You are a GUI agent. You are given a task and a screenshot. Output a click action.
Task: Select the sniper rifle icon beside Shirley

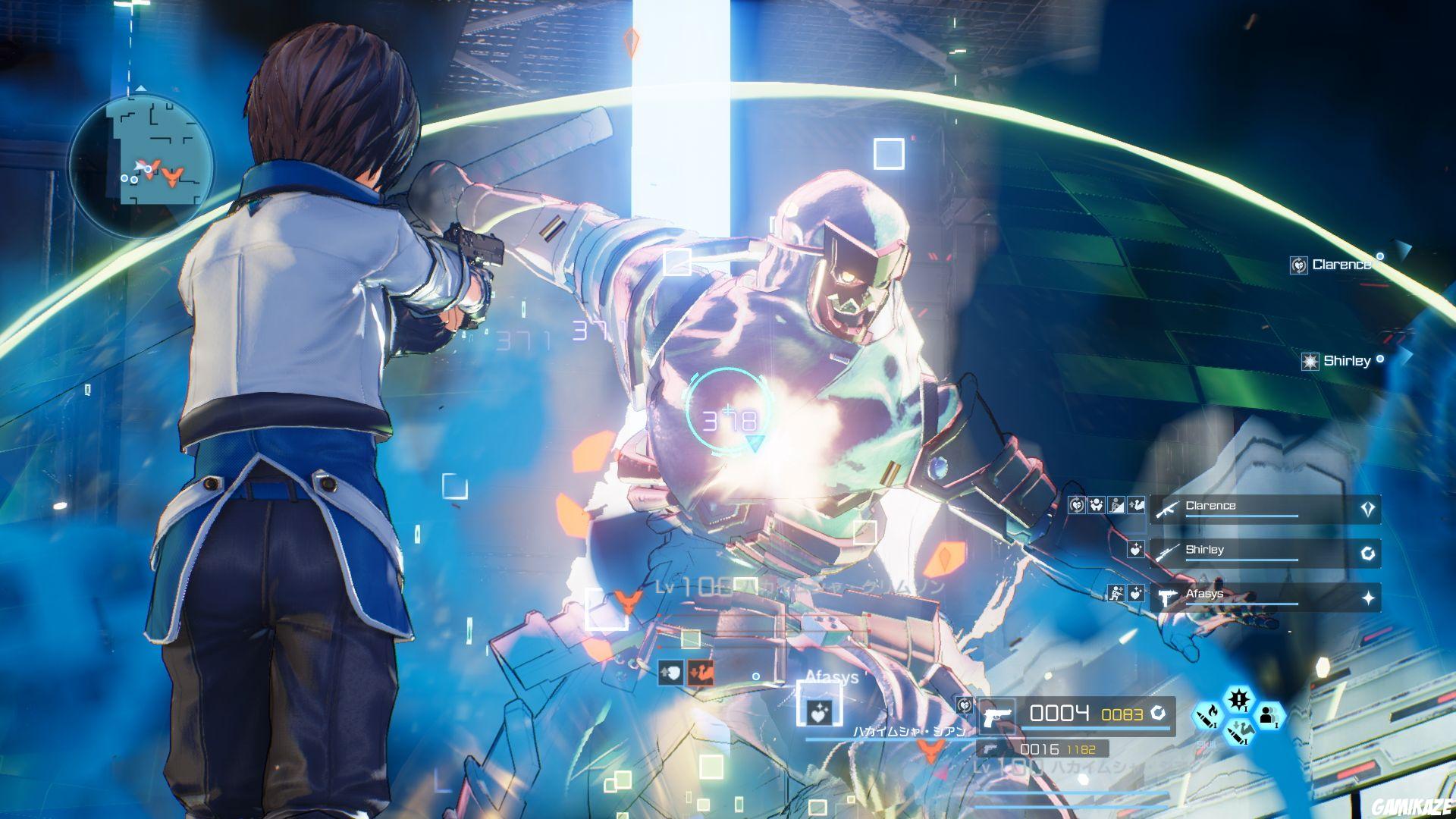[1168, 552]
